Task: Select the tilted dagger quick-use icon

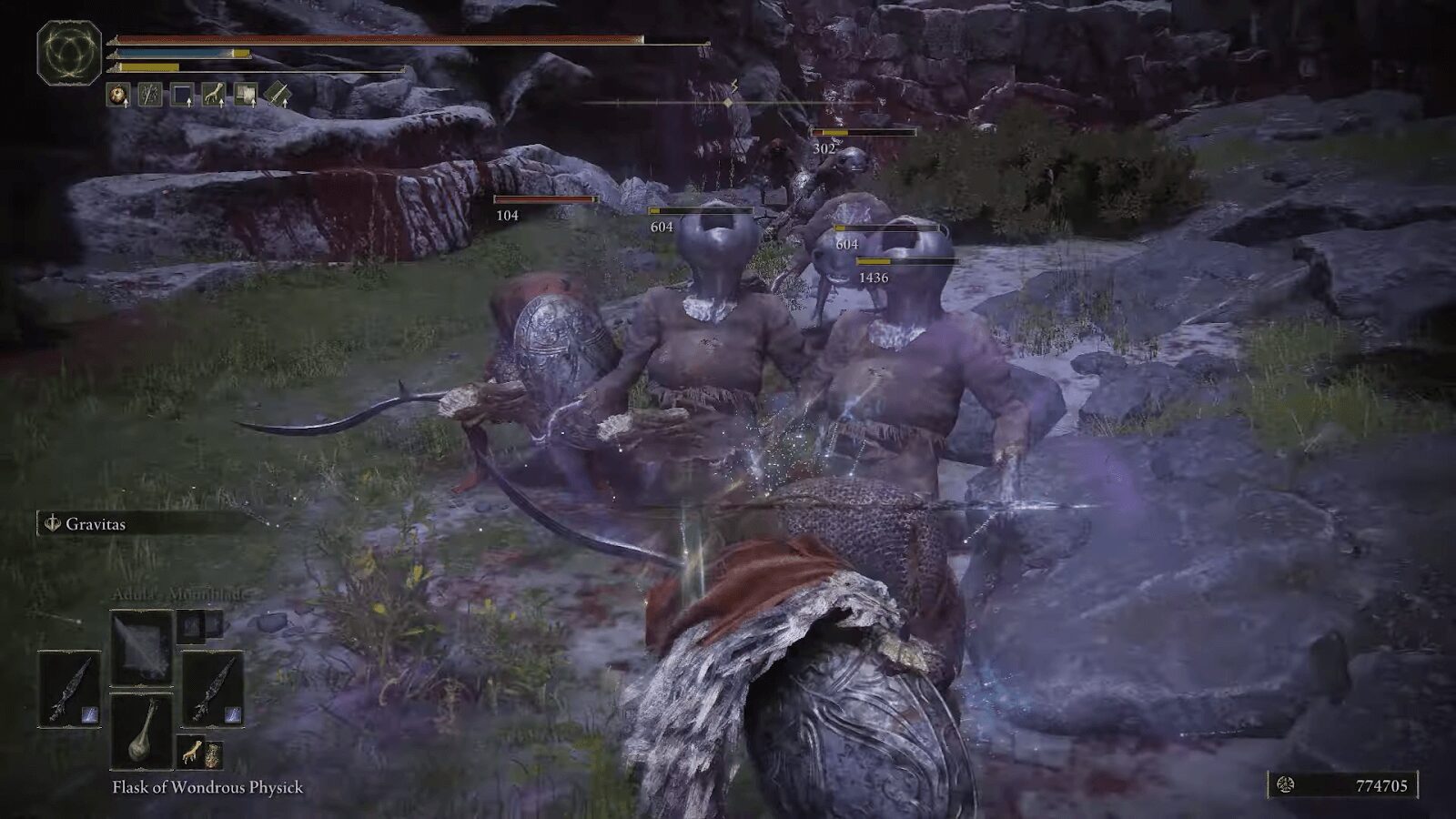Action: tap(279, 95)
